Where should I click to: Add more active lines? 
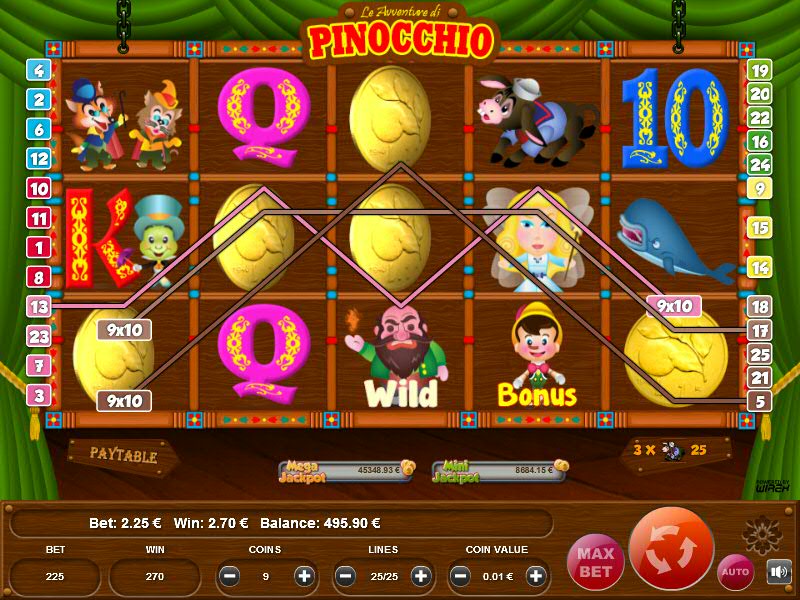click(x=421, y=576)
